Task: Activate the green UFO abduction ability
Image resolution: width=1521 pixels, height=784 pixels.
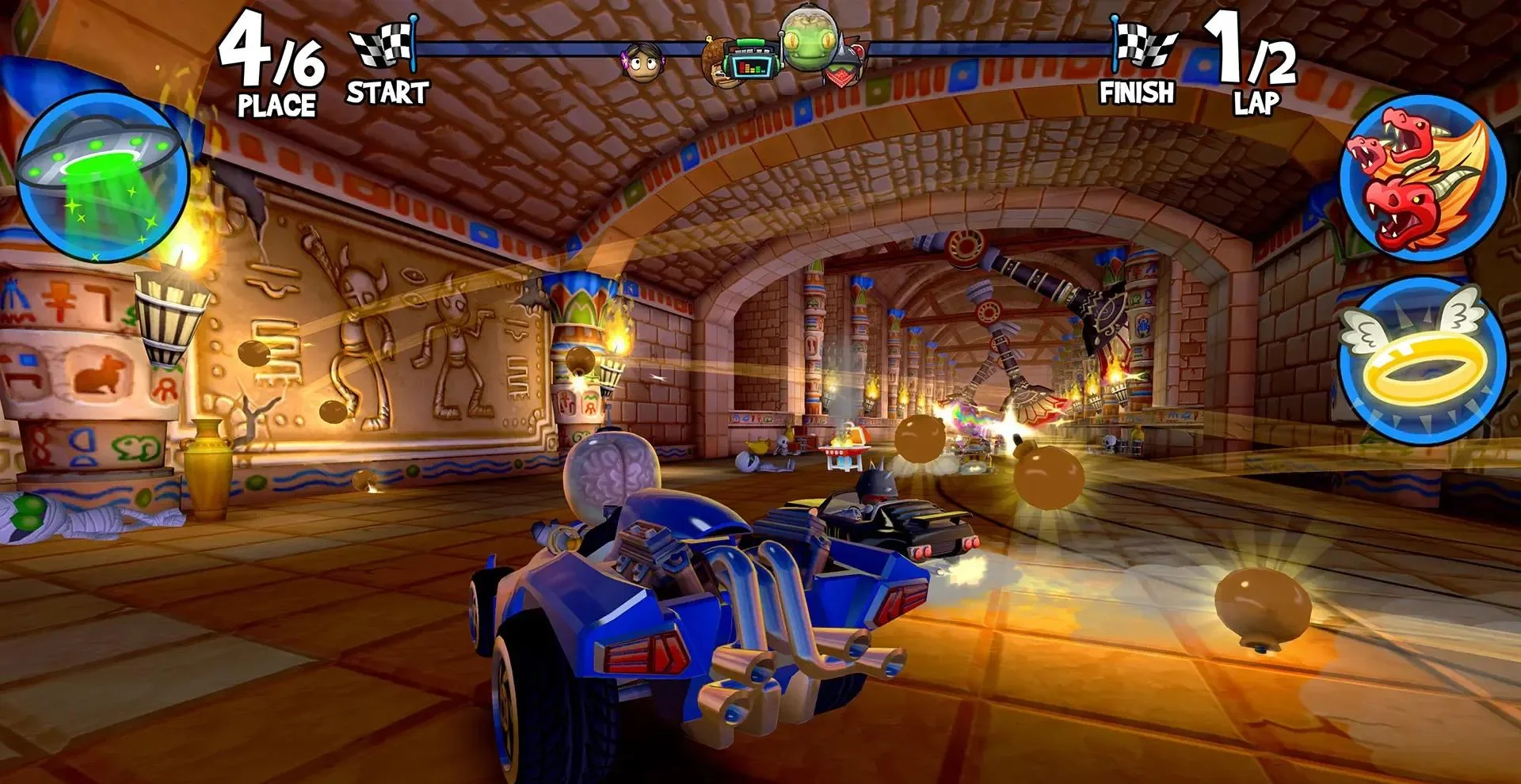Action: pyautogui.click(x=101, y=176)
